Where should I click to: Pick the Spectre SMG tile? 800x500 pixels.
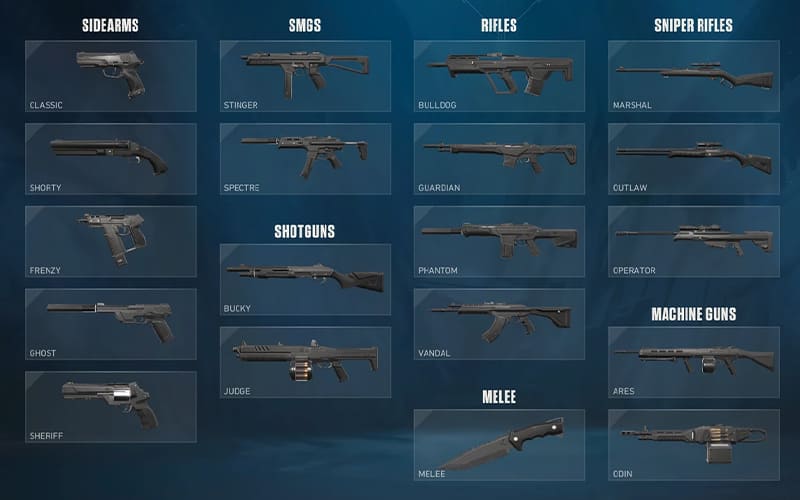click(x=305, y=159)
